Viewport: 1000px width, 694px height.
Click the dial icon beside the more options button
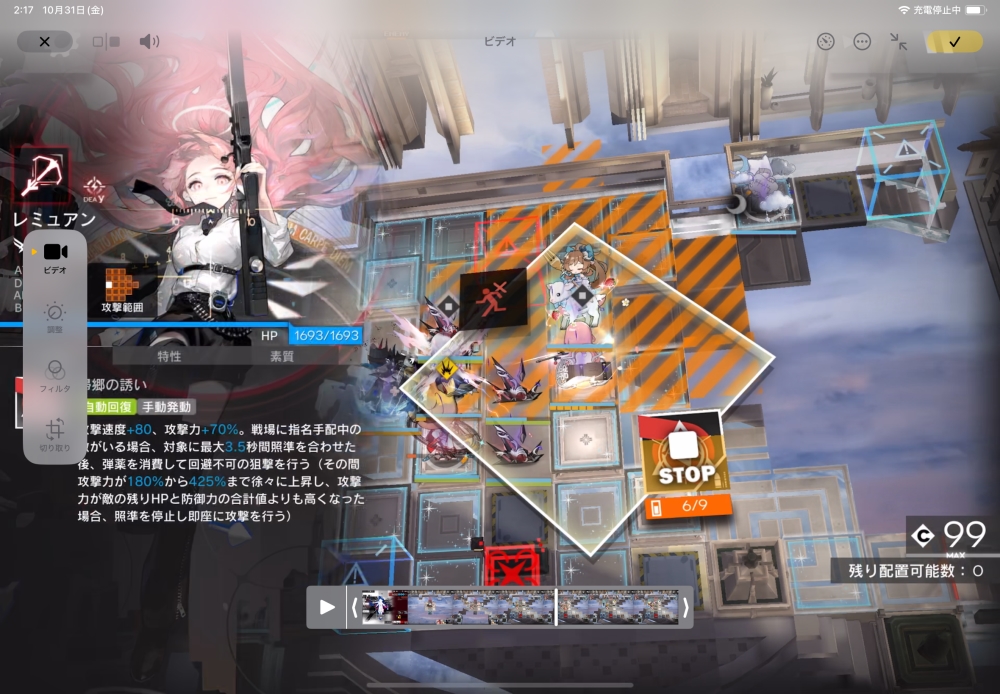click(x=825, y=41)
